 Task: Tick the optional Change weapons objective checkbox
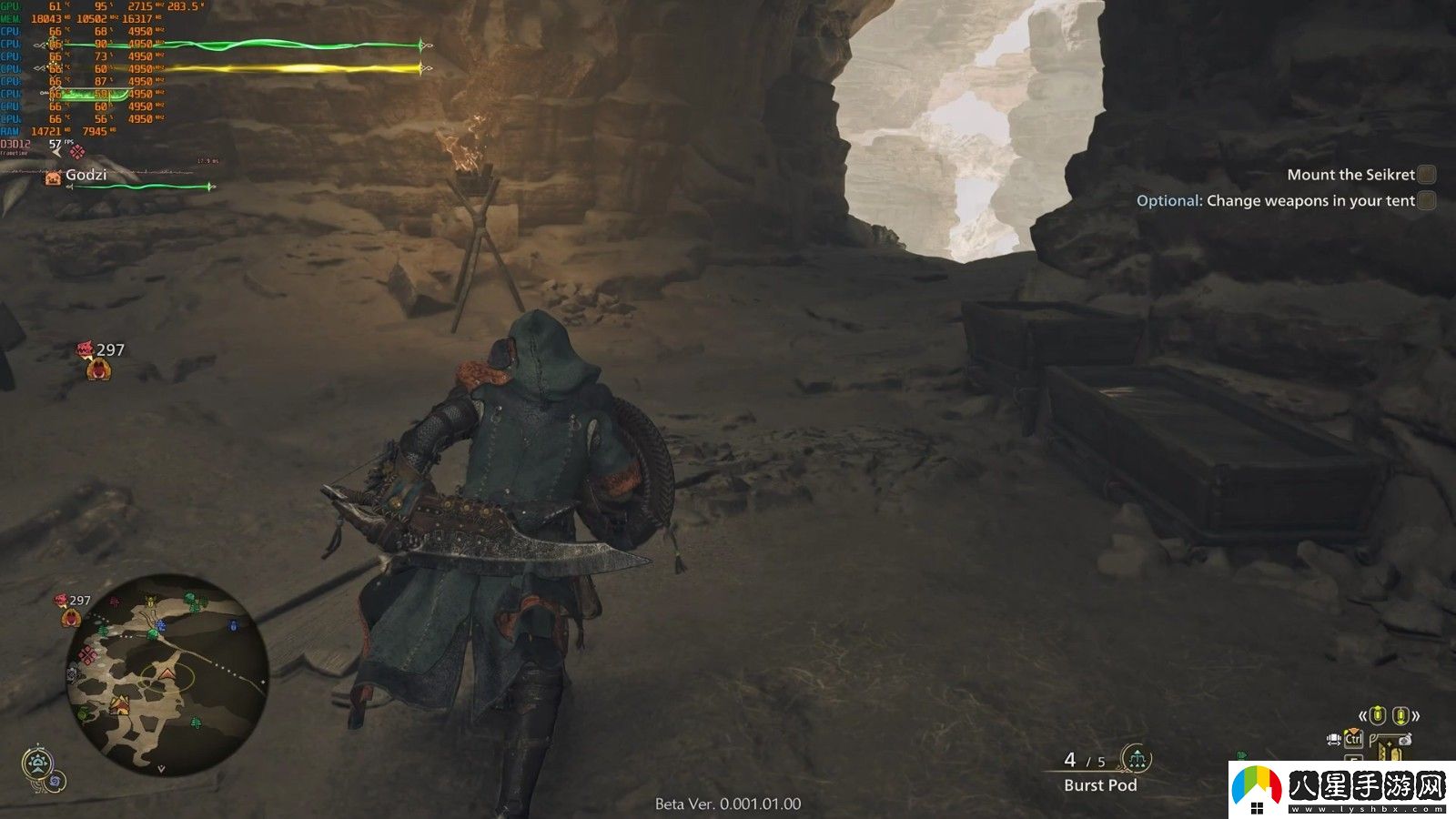1426,201
